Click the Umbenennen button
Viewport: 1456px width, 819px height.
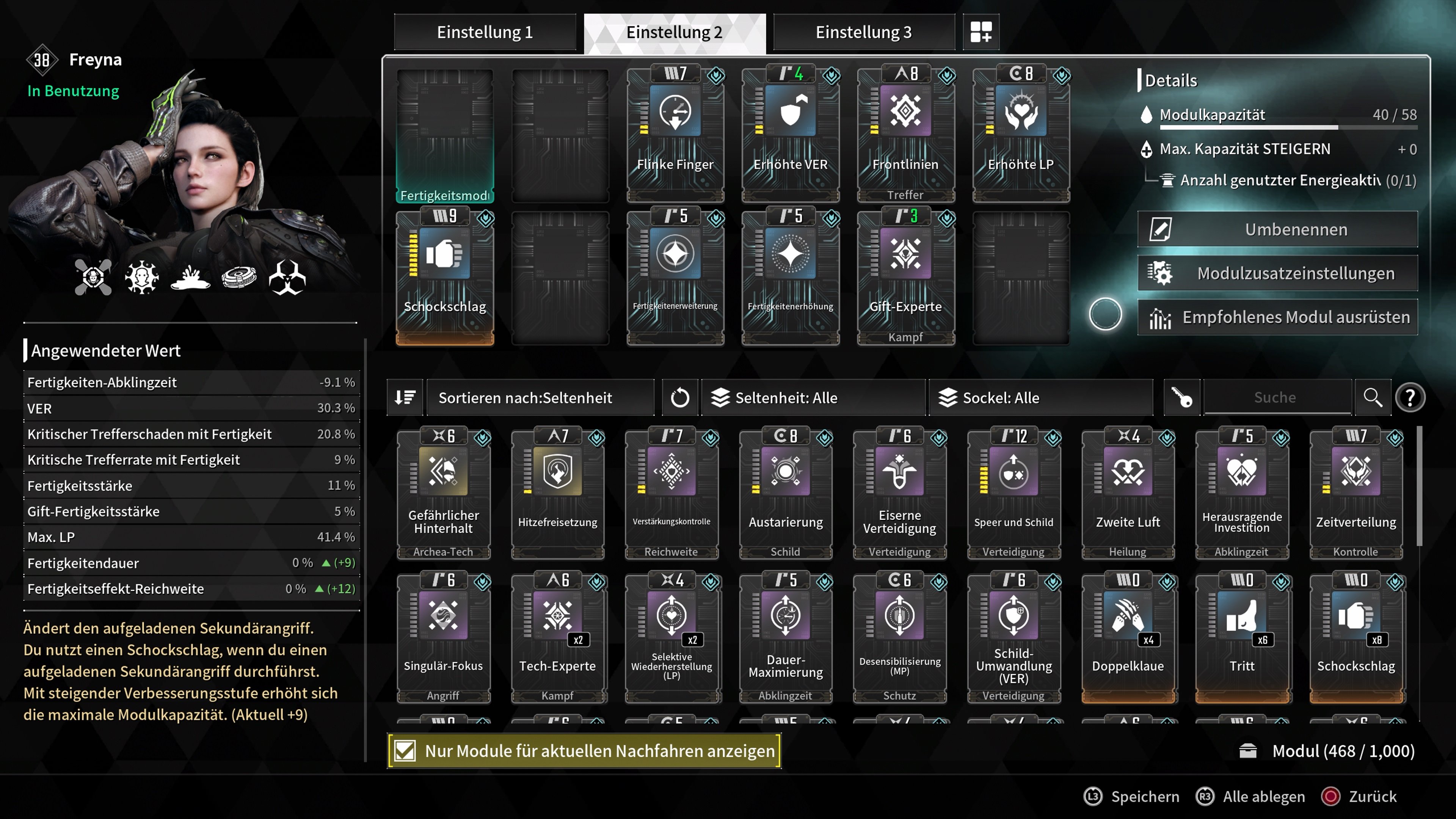[x=1277, y=229]
